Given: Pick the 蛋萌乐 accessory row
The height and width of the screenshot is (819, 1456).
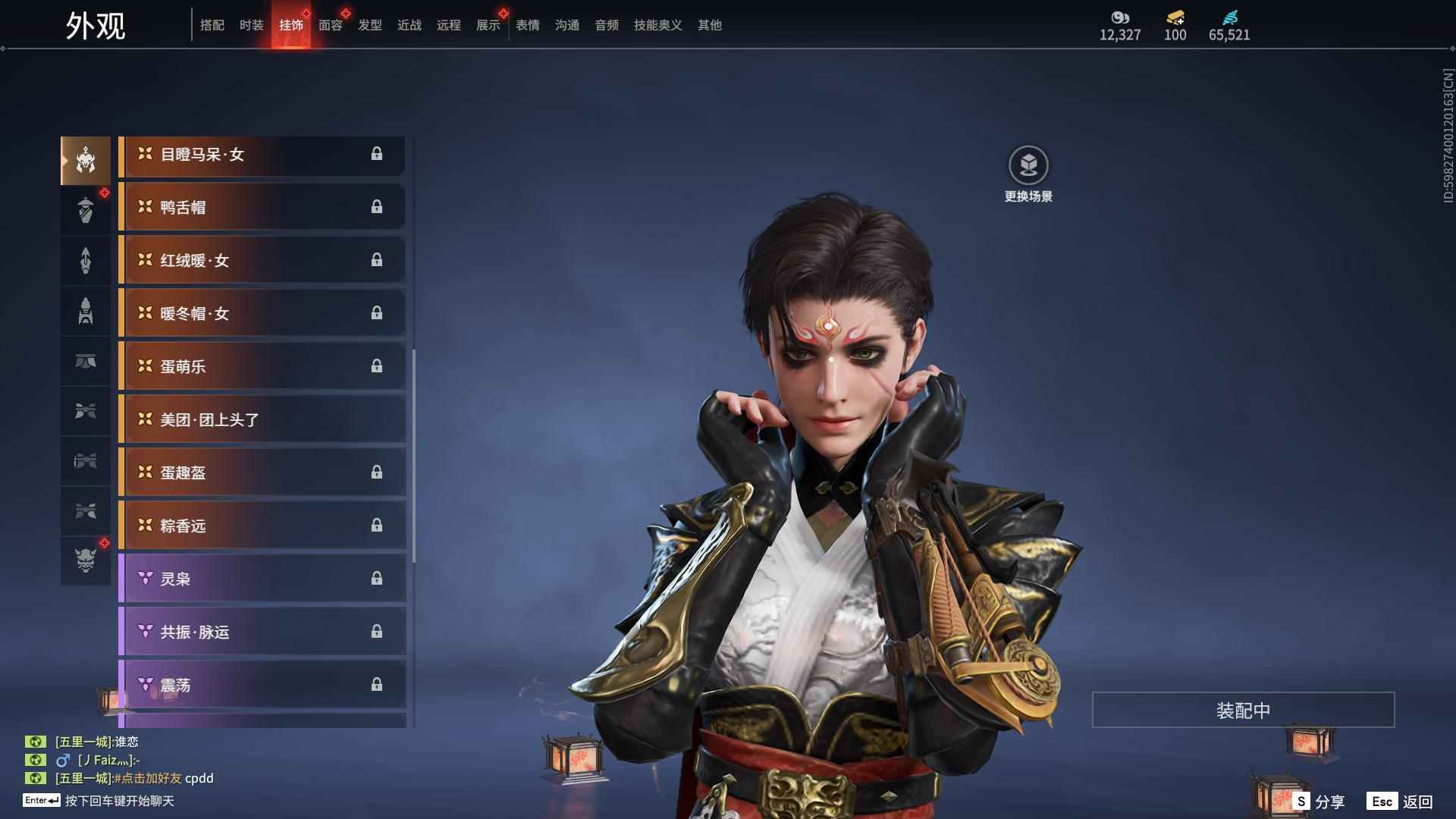Looking at the screenshot, I should (x=262, y=366).
